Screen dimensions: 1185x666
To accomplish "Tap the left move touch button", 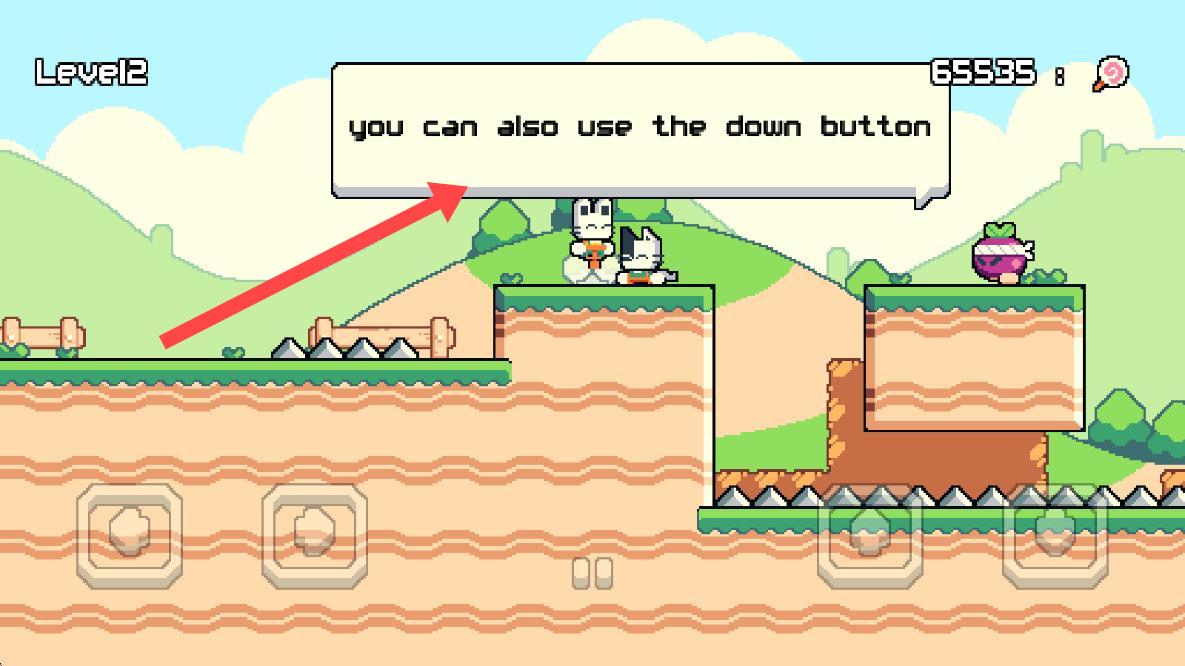I will (130, 536).
